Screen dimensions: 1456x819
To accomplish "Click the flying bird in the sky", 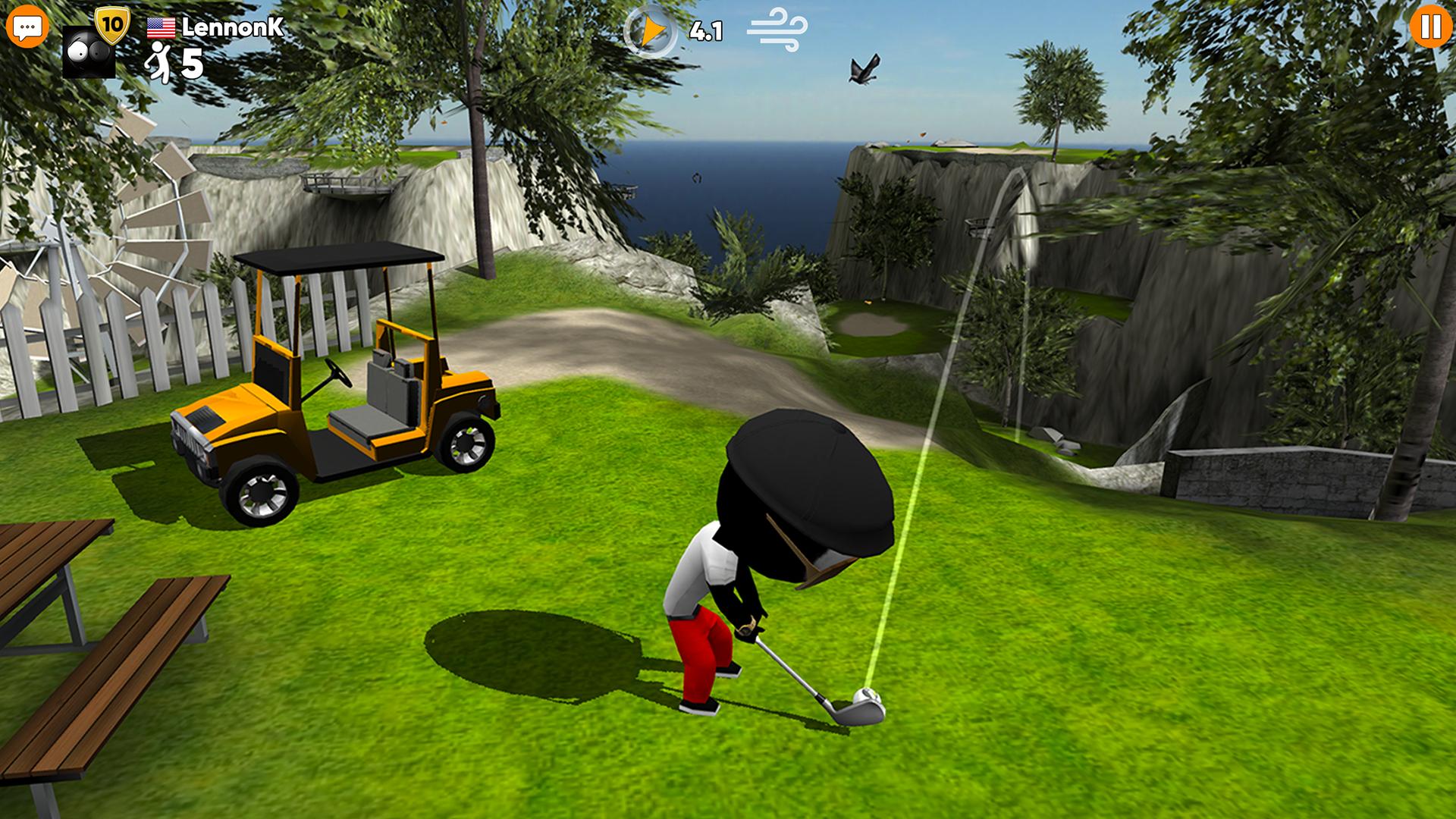I will click(863, 68).
